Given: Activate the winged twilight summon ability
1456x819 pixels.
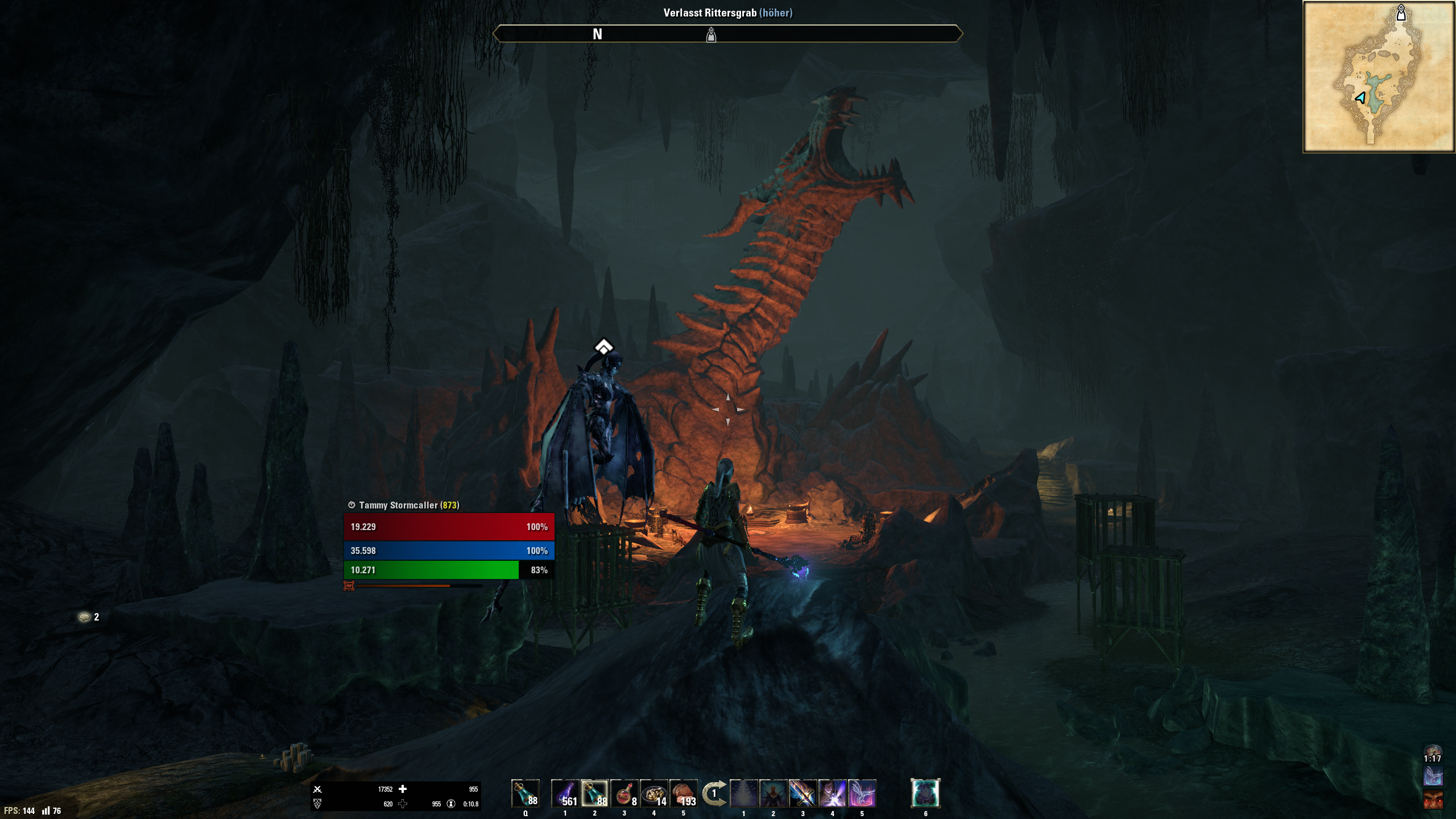Looking at the screenshot, I should click(862, 793).
